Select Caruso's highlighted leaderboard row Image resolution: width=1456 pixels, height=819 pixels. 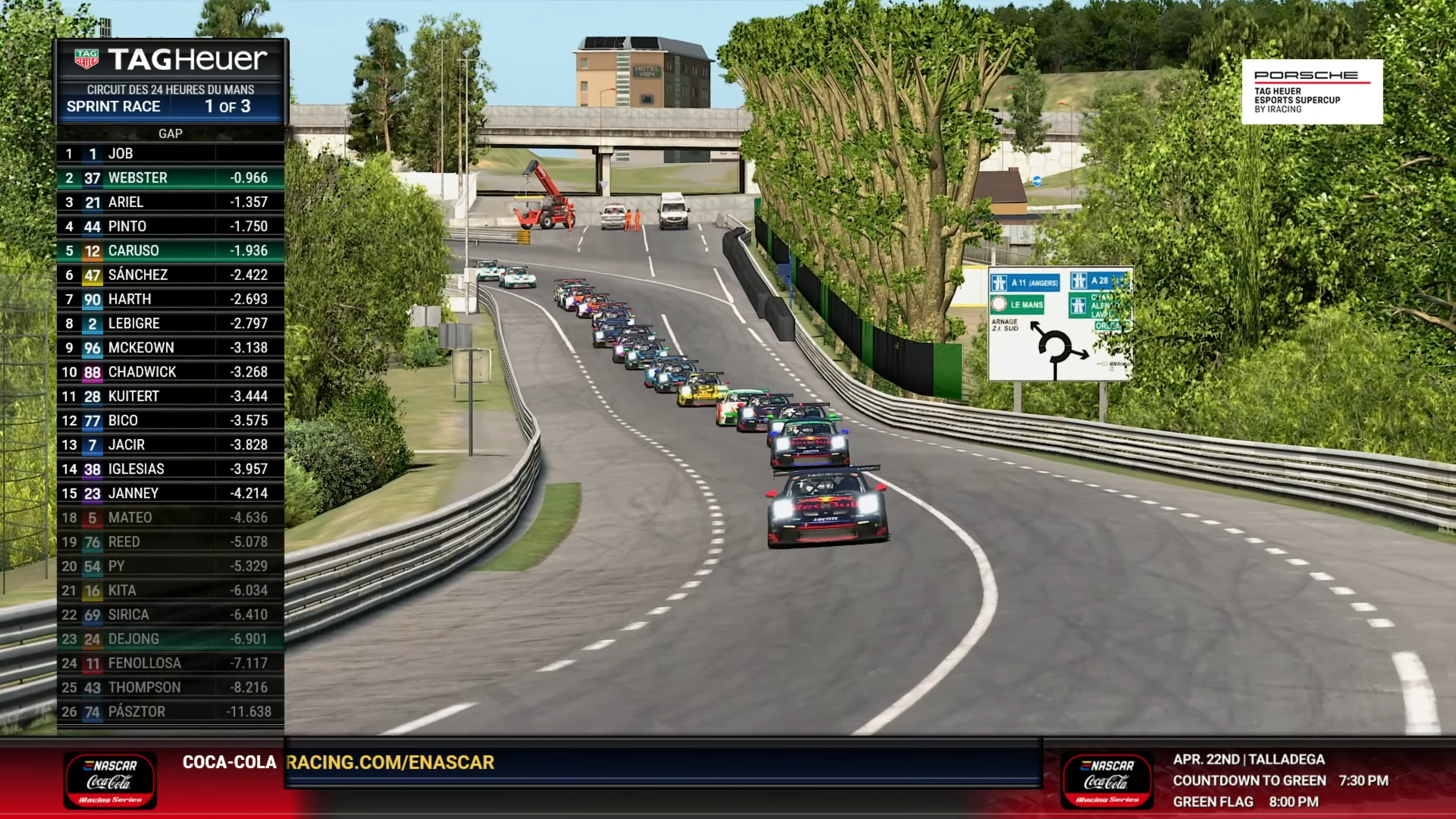coord(170,251)
